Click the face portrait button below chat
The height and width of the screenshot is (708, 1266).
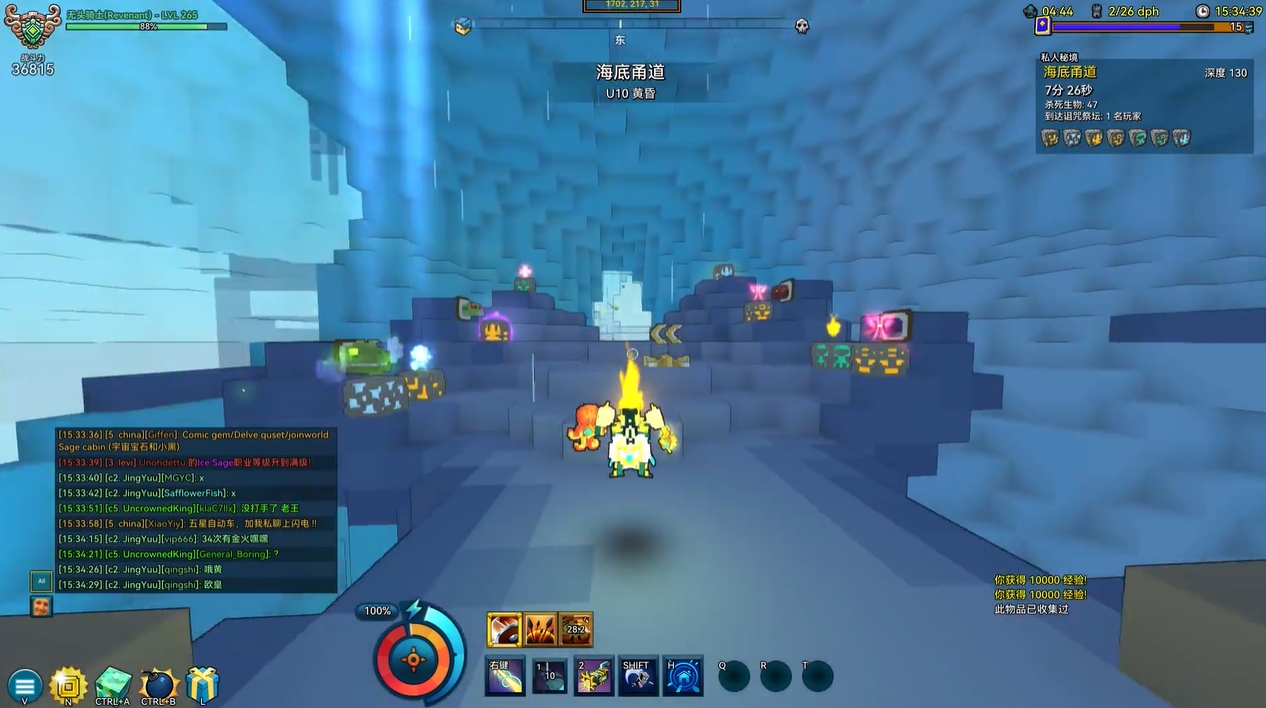(x=41, y=606)
